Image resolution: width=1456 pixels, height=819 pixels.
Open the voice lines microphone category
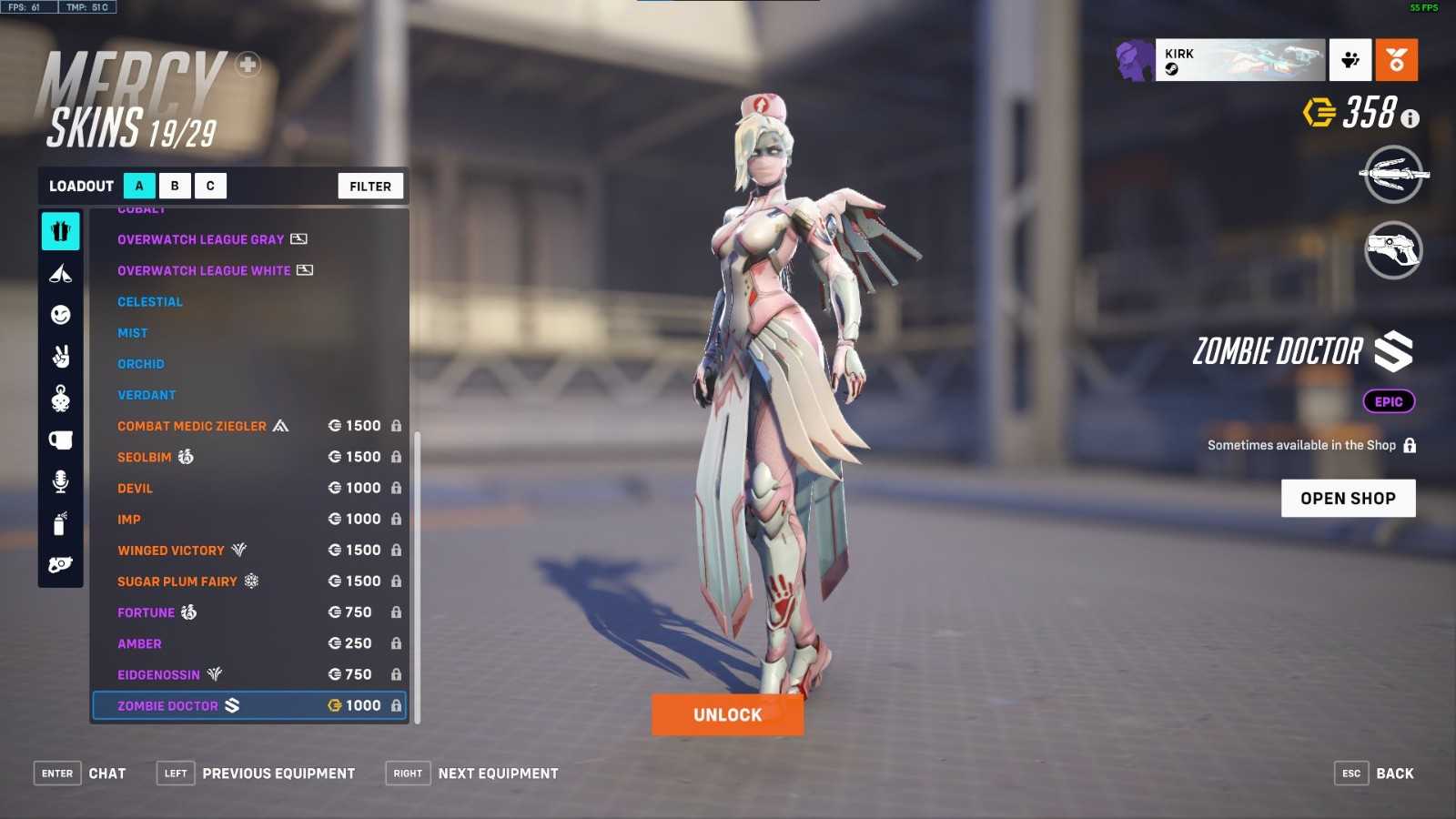[61, 481]
